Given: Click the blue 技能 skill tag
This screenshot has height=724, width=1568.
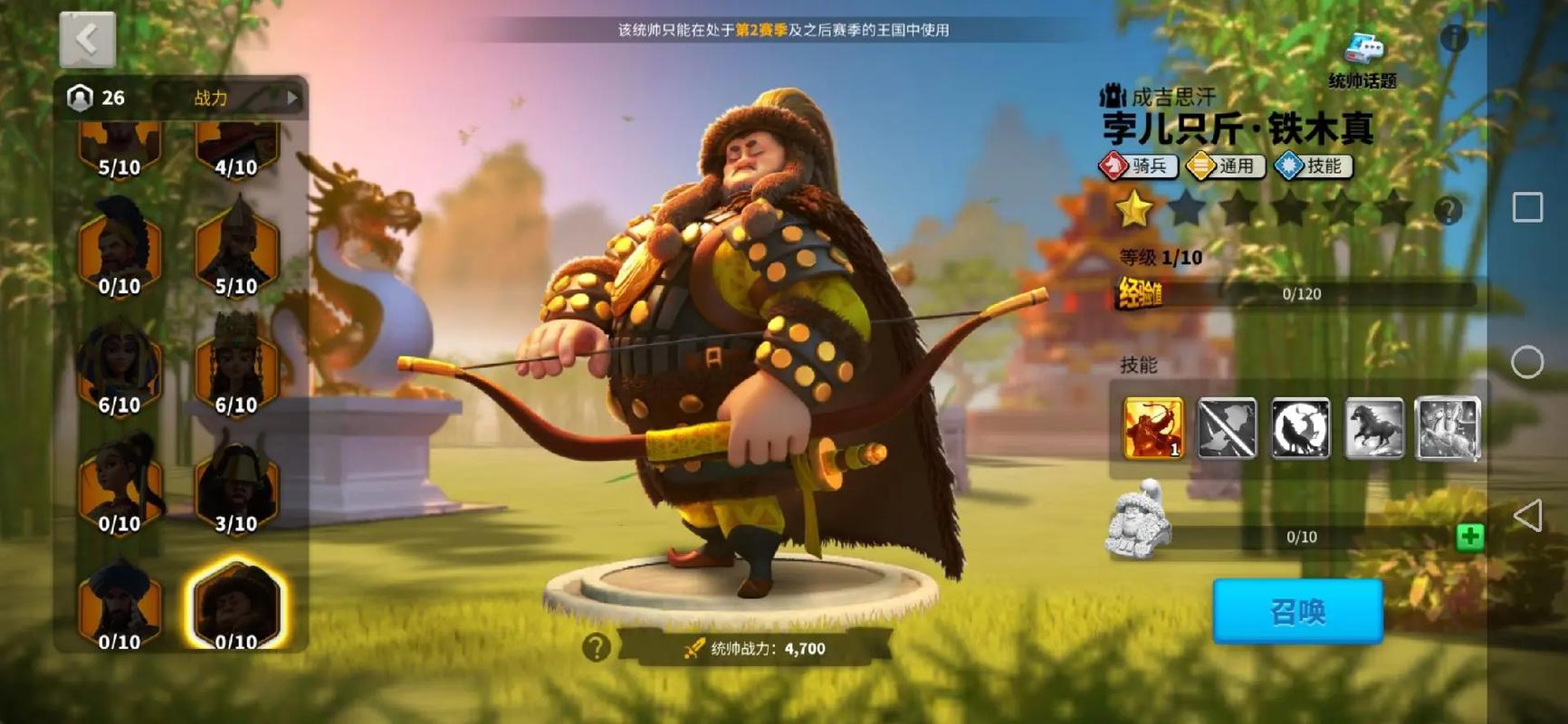Looking at the screenshot, I should (1315, 167).
